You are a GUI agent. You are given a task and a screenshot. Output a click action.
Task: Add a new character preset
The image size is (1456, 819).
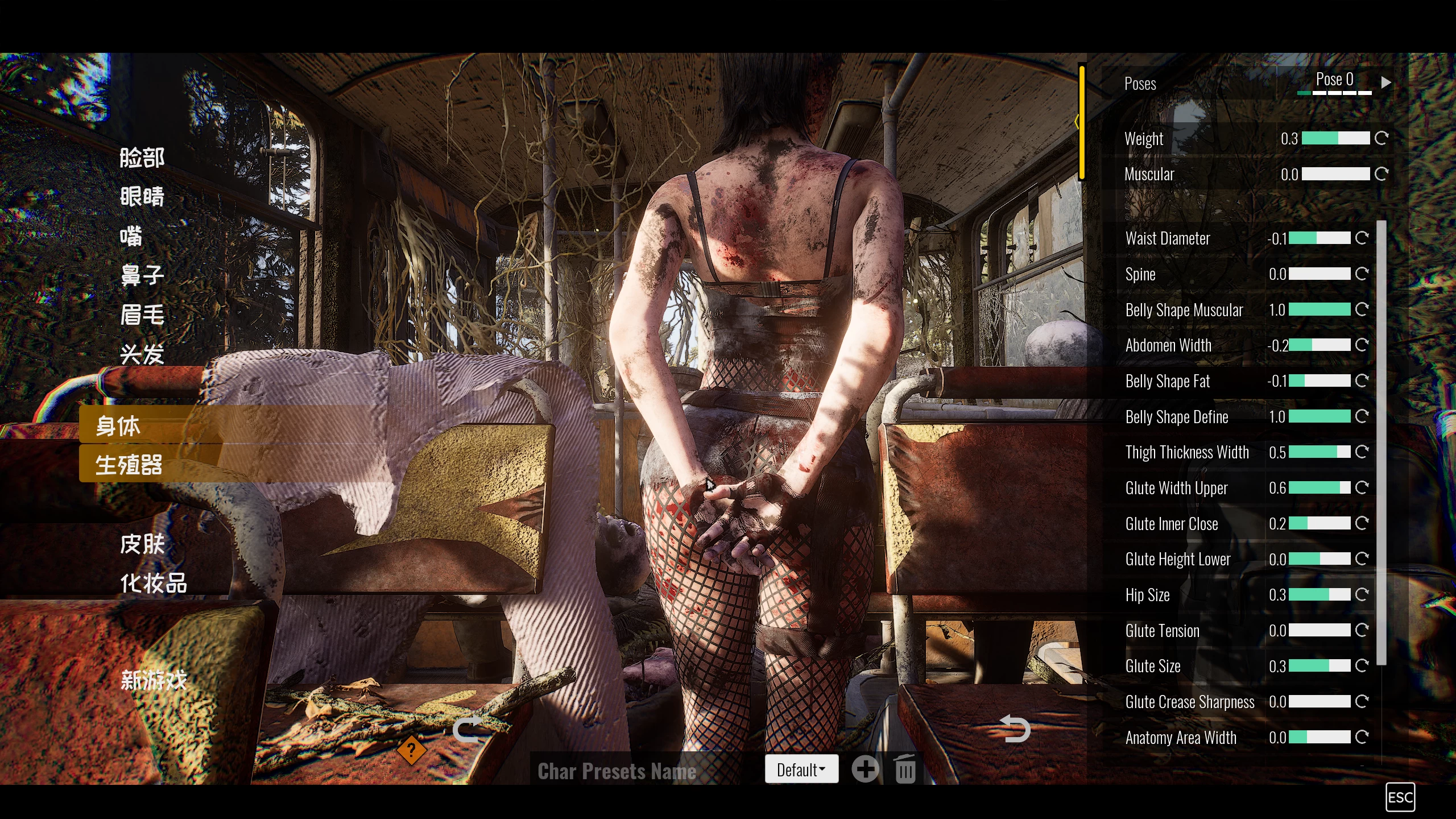tap(865, 770)
